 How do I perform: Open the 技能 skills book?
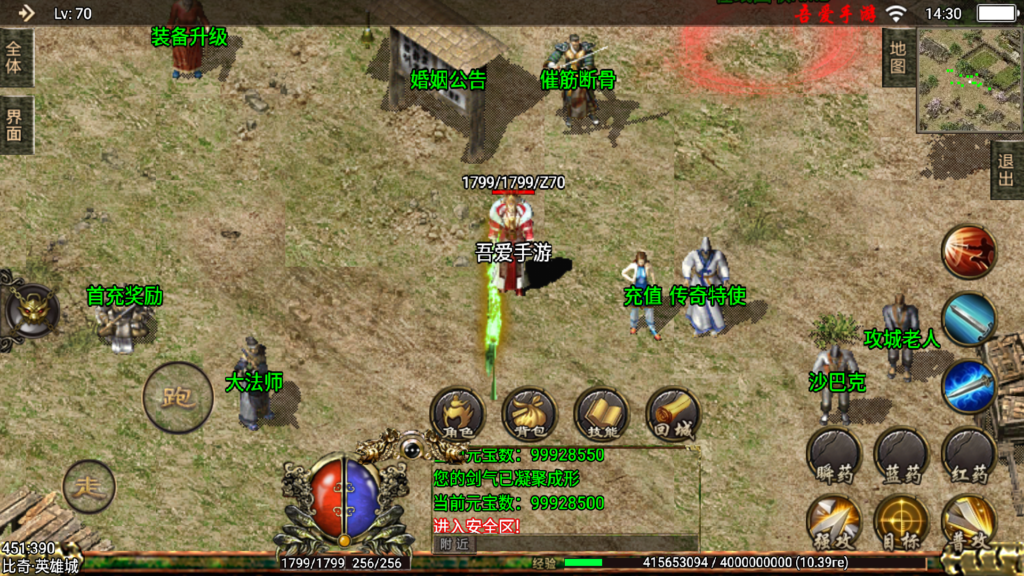click(601, 414)
